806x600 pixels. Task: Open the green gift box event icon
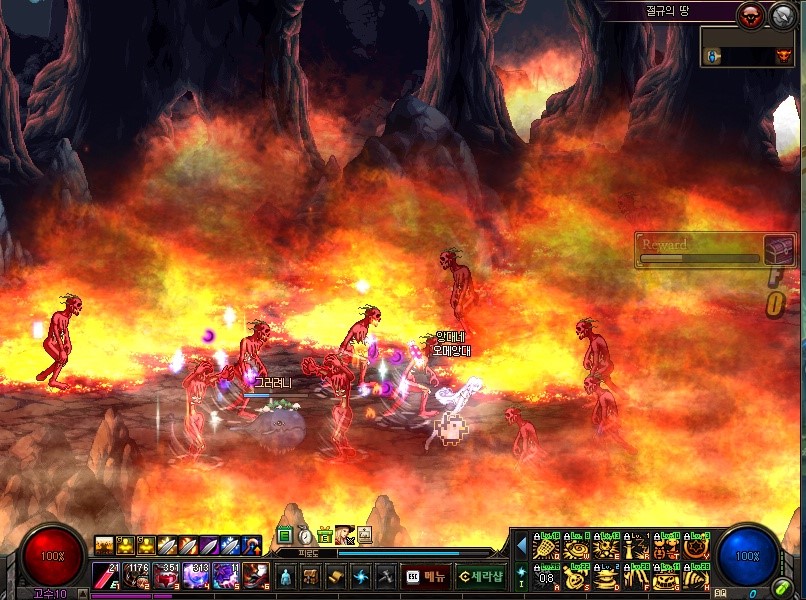coord(324,536)
